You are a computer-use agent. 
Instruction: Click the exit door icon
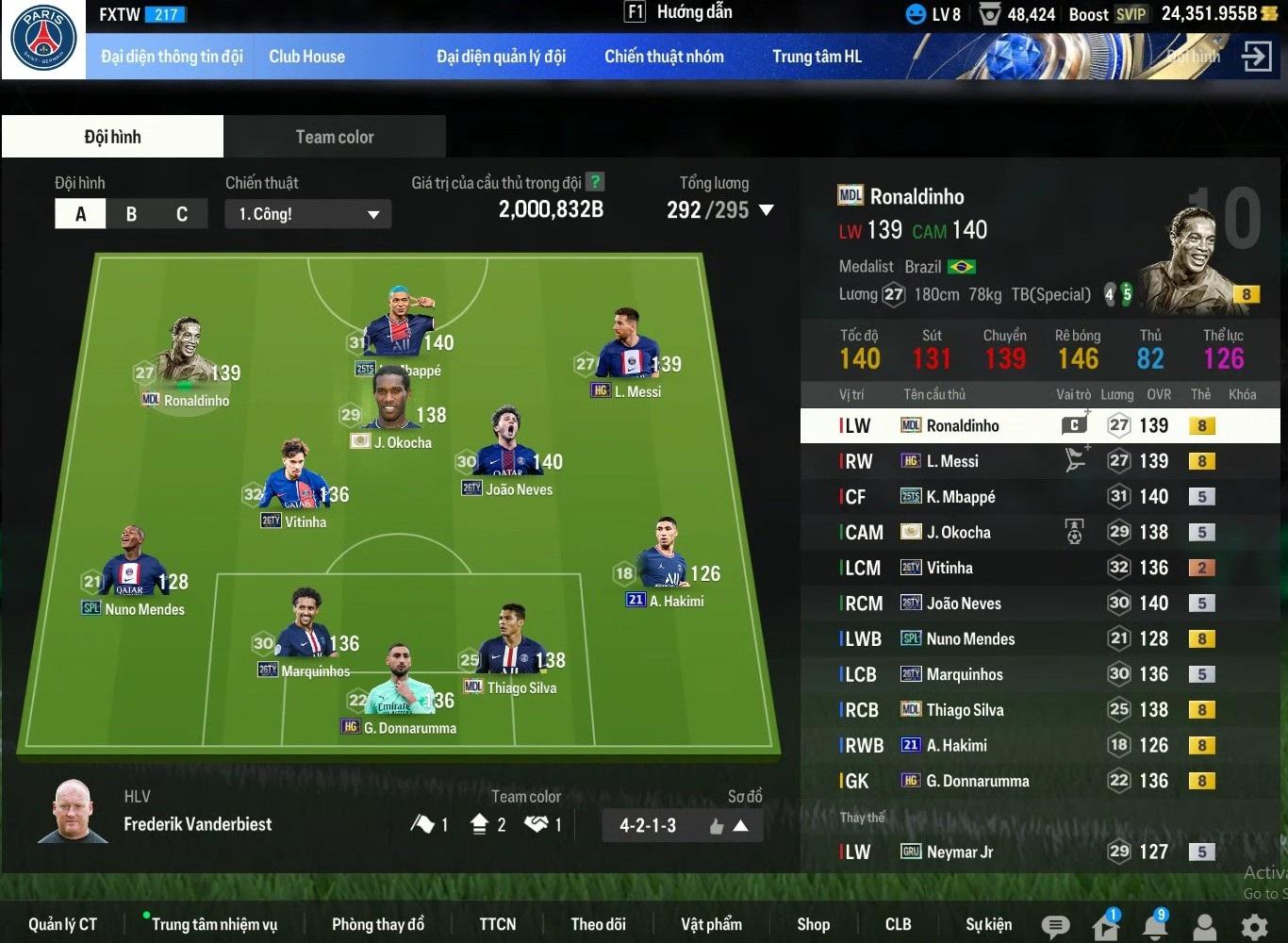(1257, 57)
